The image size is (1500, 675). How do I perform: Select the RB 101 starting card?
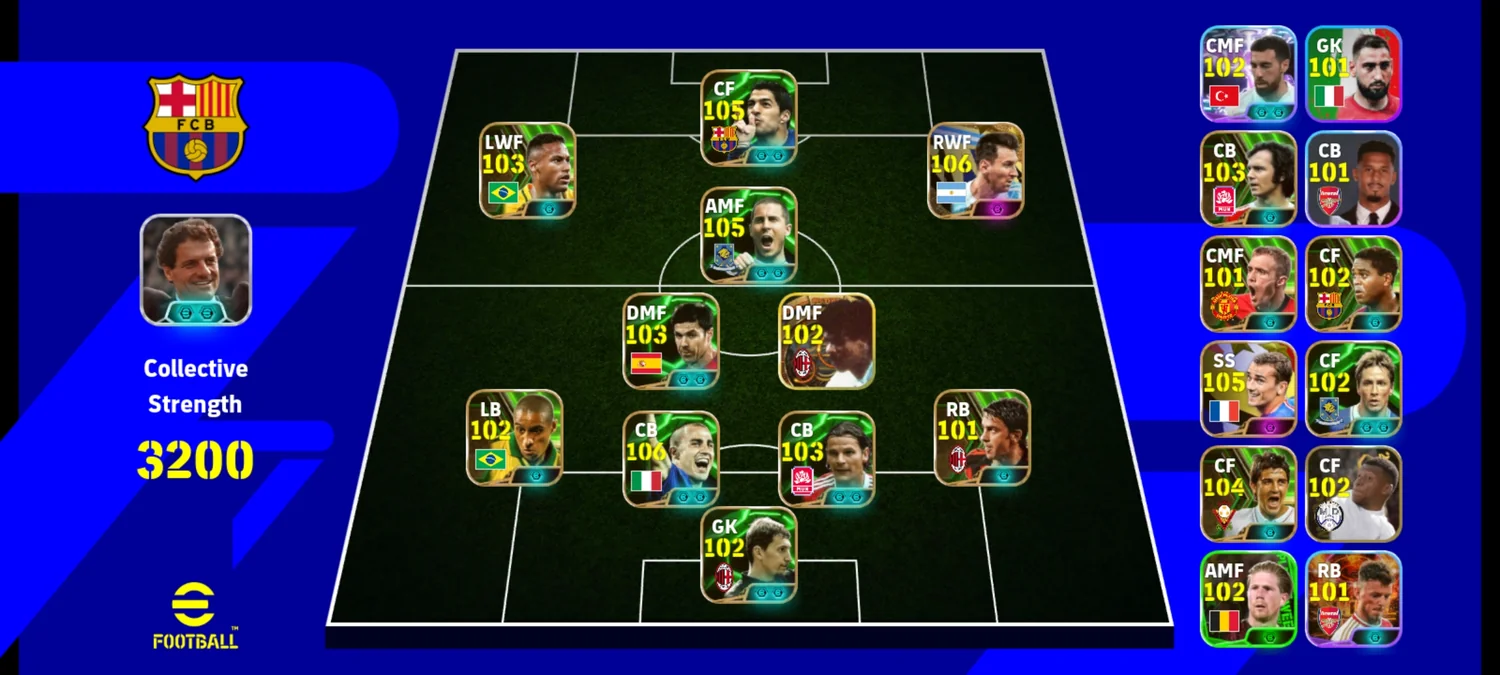982,437
